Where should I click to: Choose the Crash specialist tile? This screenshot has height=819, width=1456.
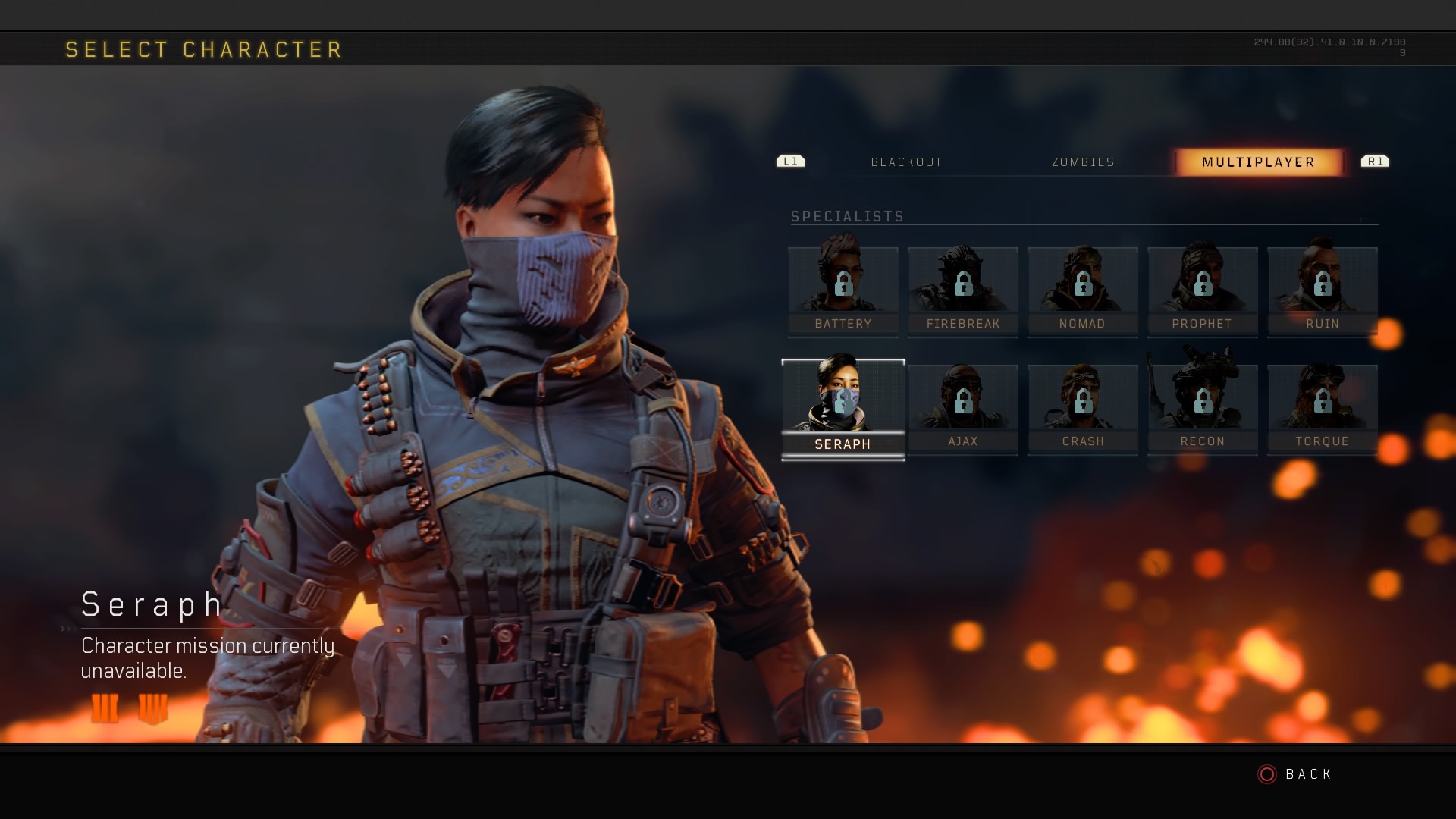click(1083, 409)
